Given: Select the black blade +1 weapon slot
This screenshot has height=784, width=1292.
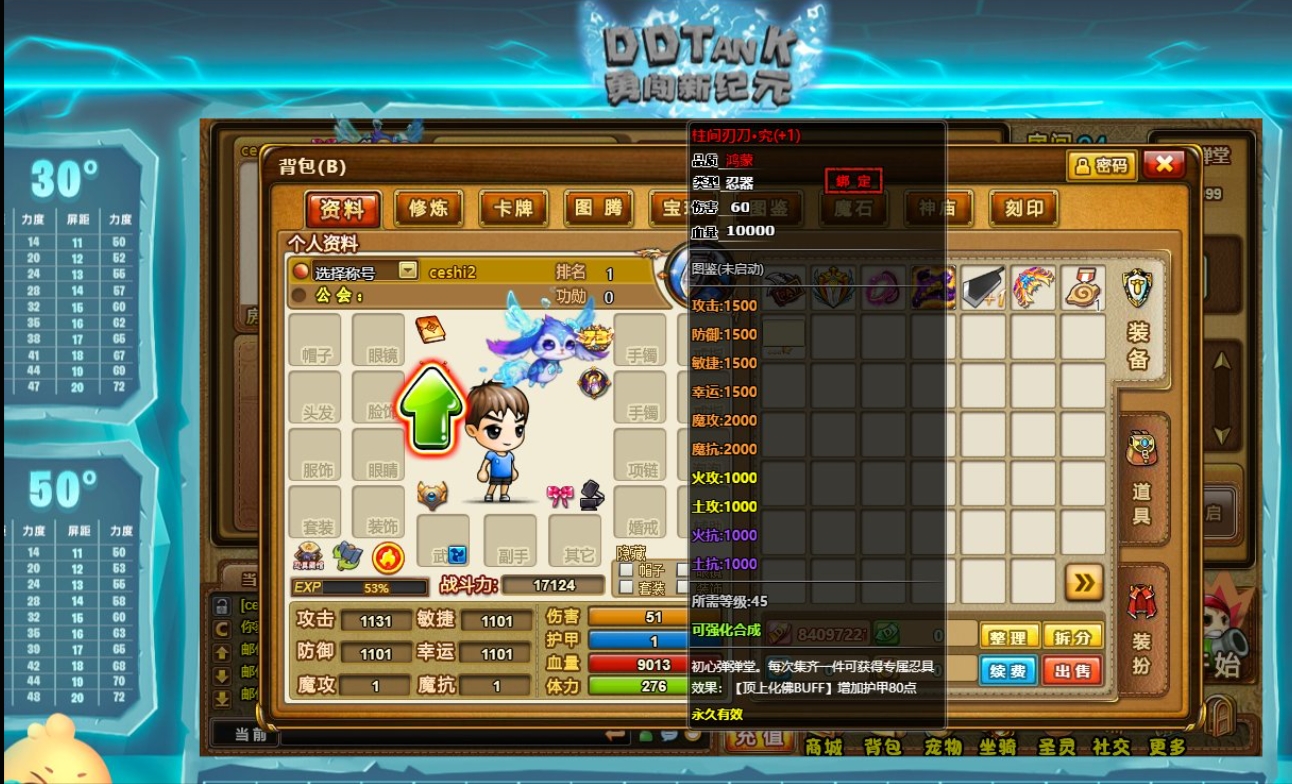Looking at the screenshot, I should (984, 288).
